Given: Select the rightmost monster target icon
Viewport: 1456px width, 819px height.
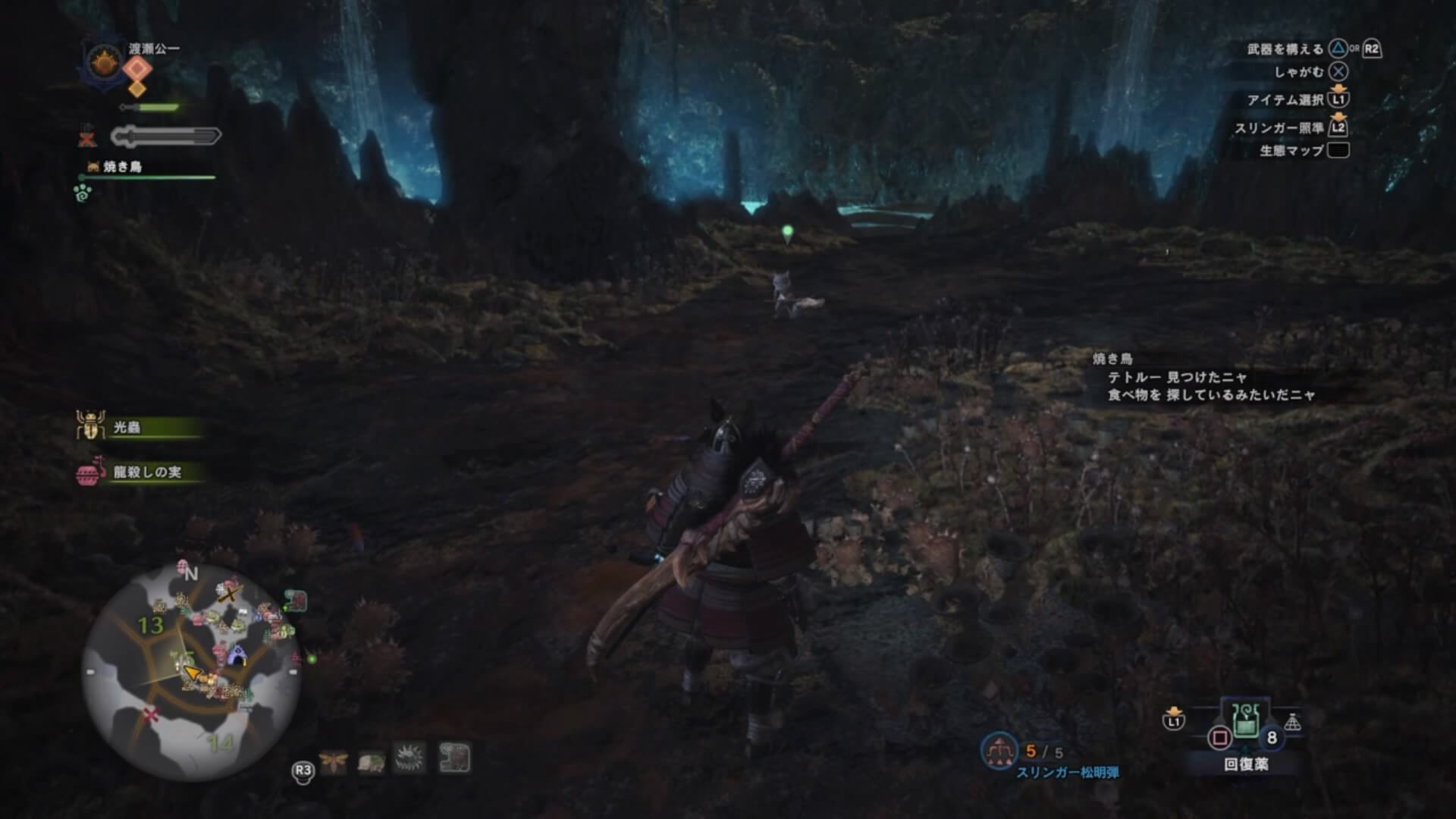Looking at the screenshot, I should pos(455,758).
